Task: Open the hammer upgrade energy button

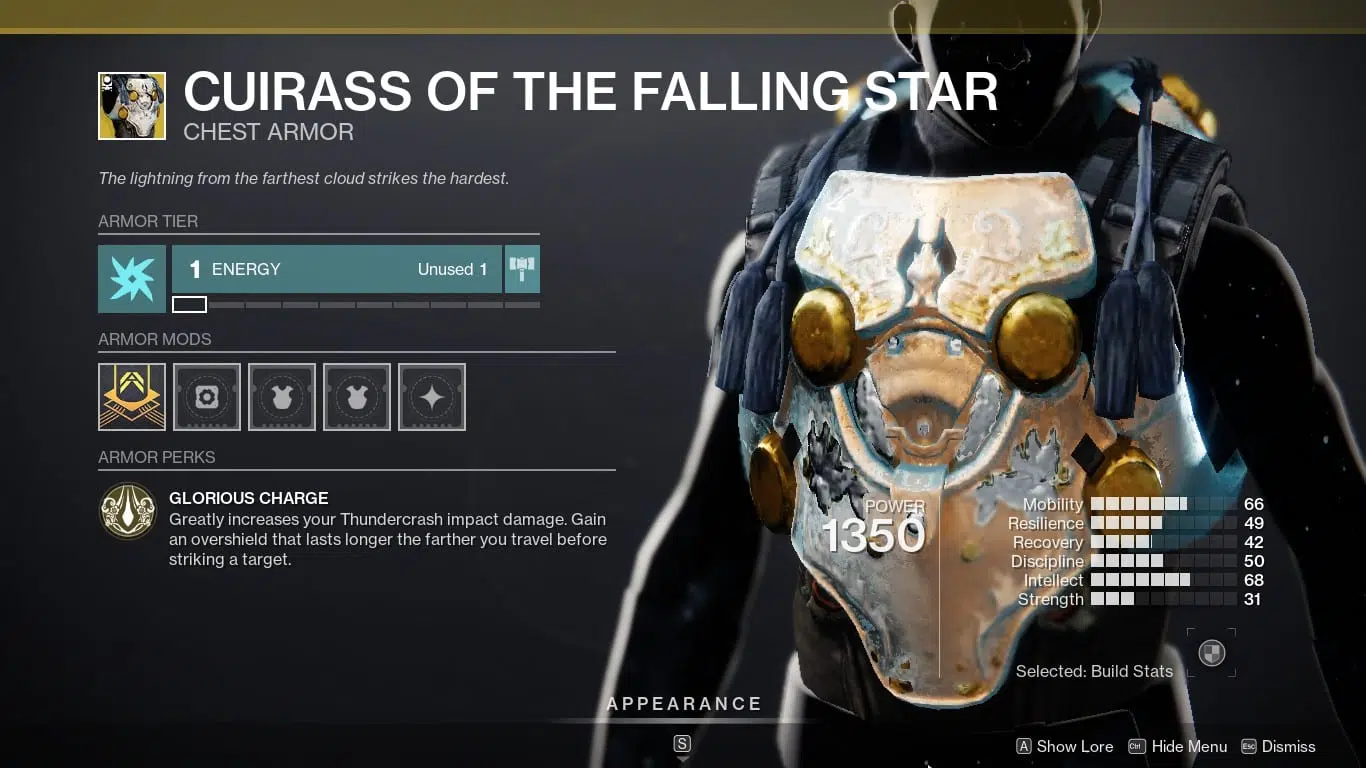Action: click(x=522, y=269)
